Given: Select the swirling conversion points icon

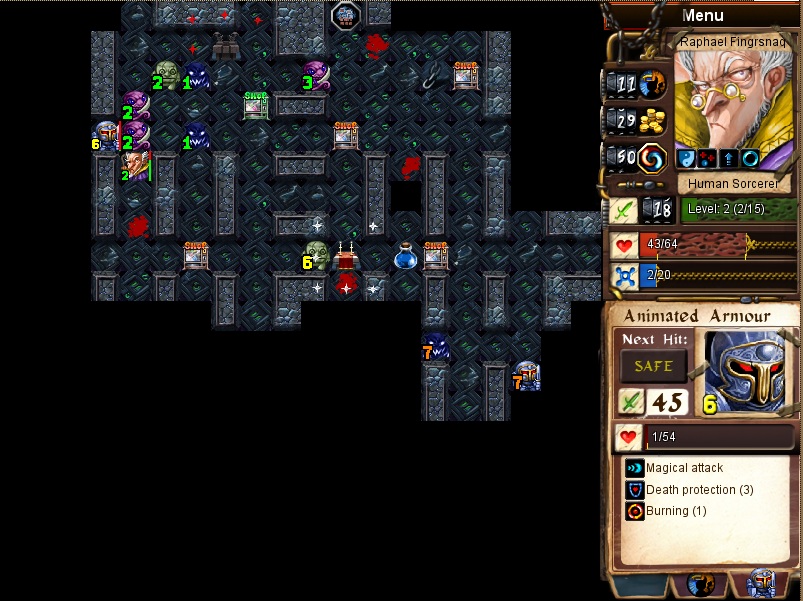Looking at the screenshot, I should point(653,157).
